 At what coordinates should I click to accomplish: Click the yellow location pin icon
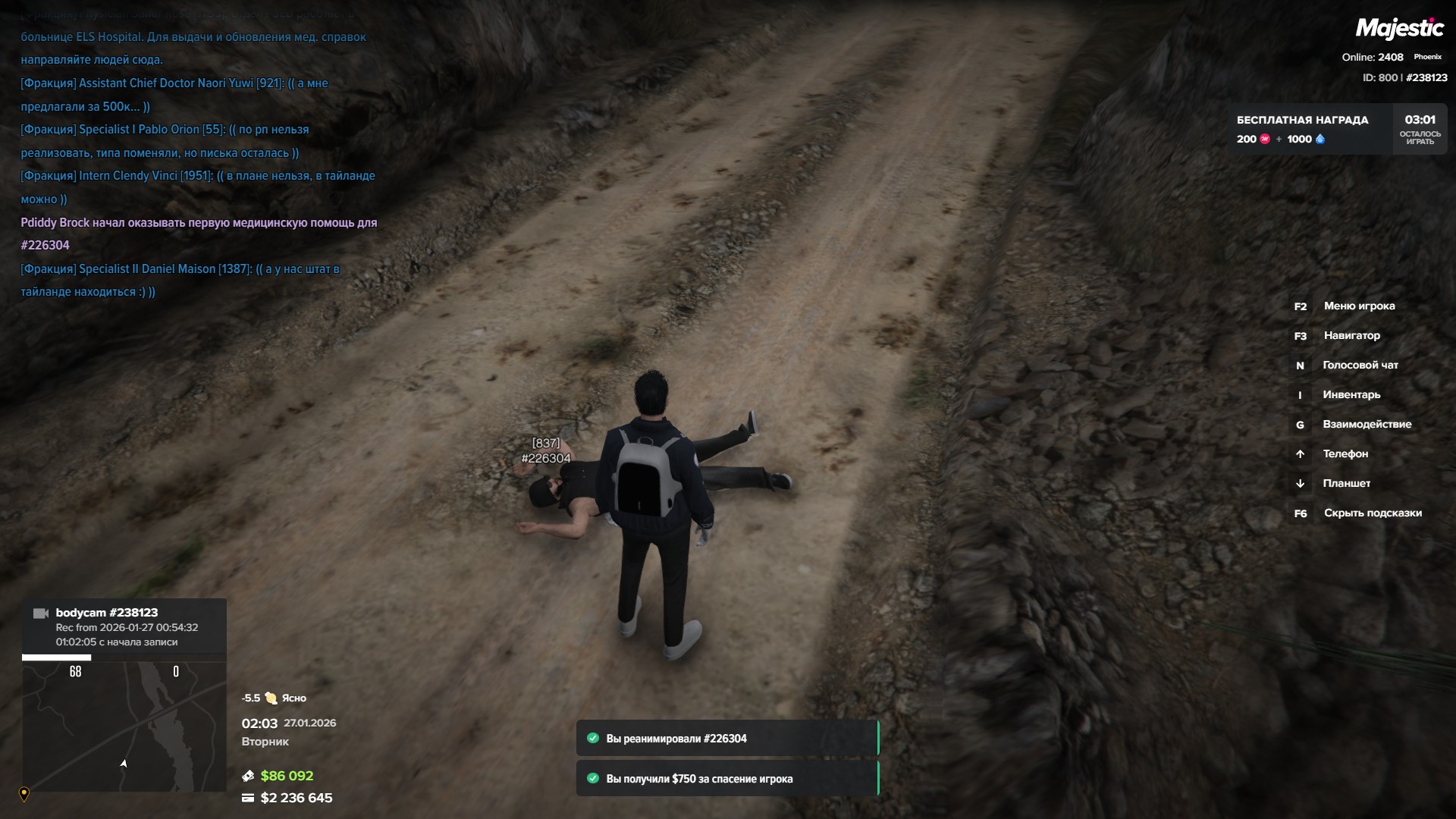pyautogui.click(x=24, y=794)
